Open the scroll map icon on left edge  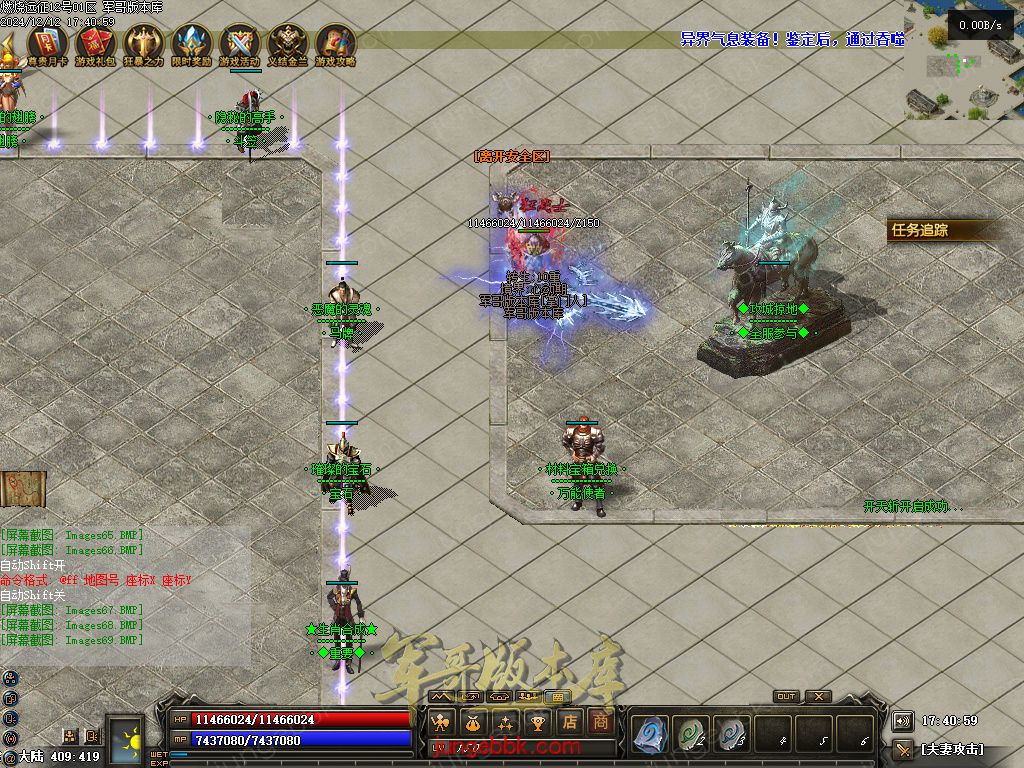[x=23, y=488]
